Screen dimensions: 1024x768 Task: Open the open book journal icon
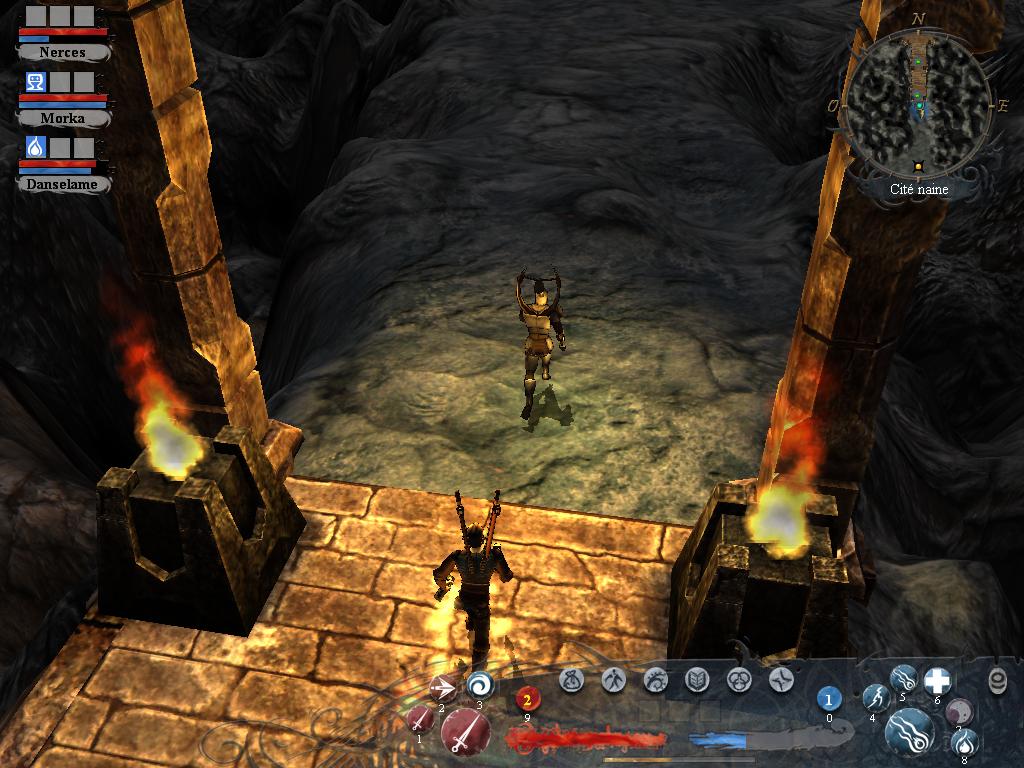pyautogui.click(x=696, y=681)
